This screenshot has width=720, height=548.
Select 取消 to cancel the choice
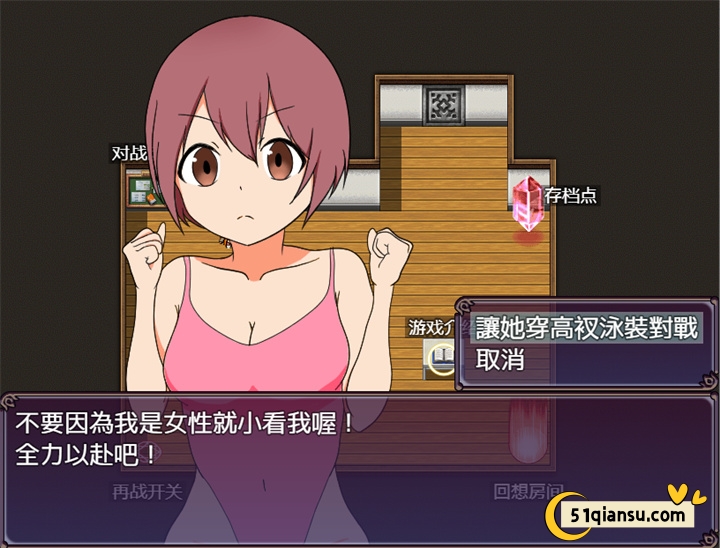tap(500, 360)
